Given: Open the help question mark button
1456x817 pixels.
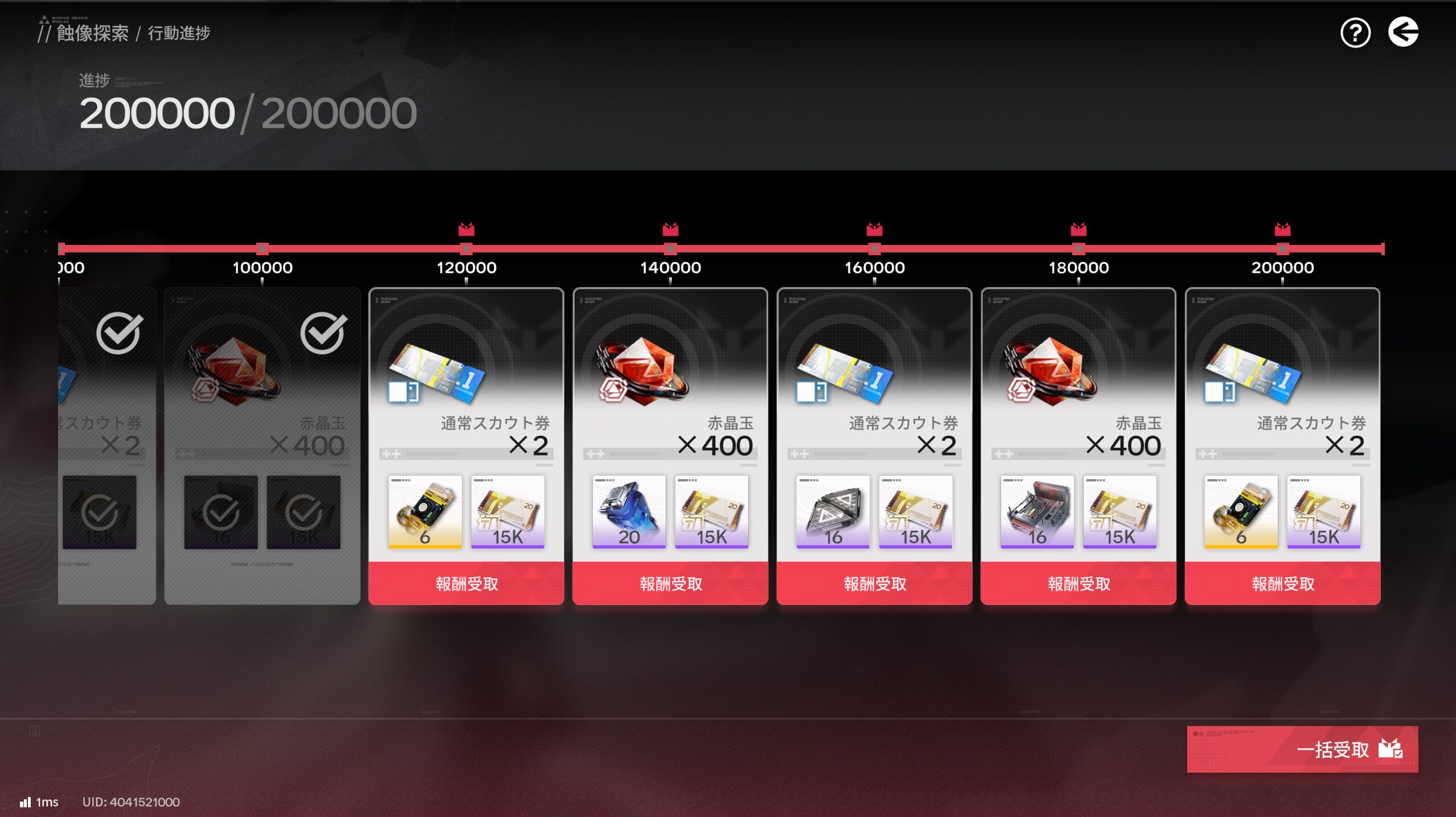Looking at the screenshot, I should point(1355,33).
